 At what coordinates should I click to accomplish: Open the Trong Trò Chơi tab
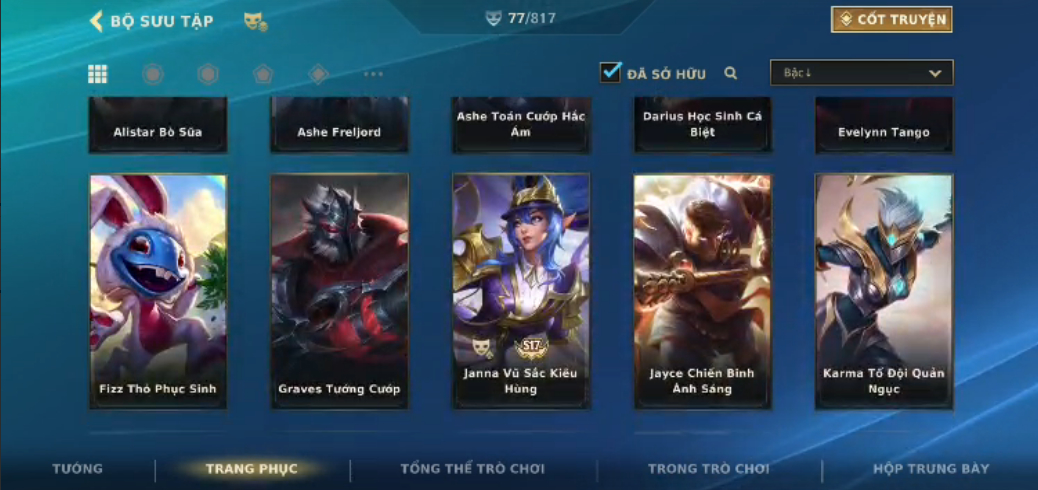(x=709, y=468)
